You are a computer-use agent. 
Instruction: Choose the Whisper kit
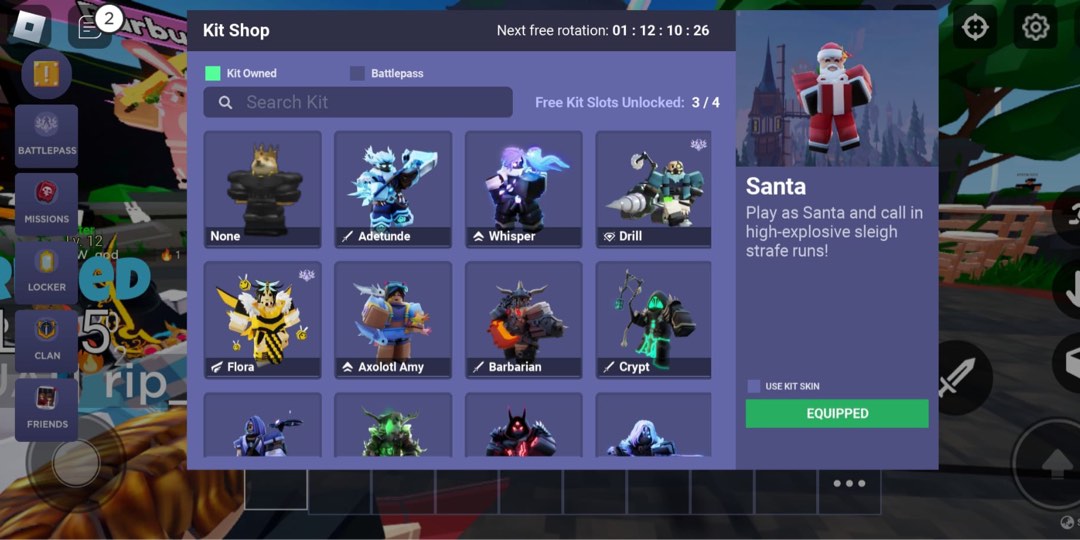coord(524,189)
